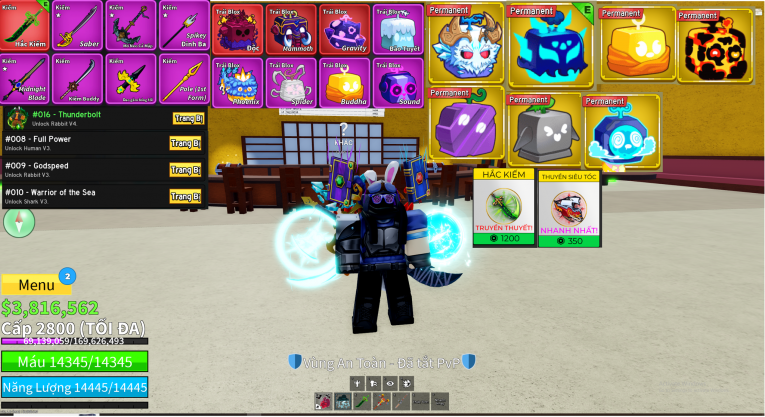Select the Midnight Blade sword slot

click(25, 79)
